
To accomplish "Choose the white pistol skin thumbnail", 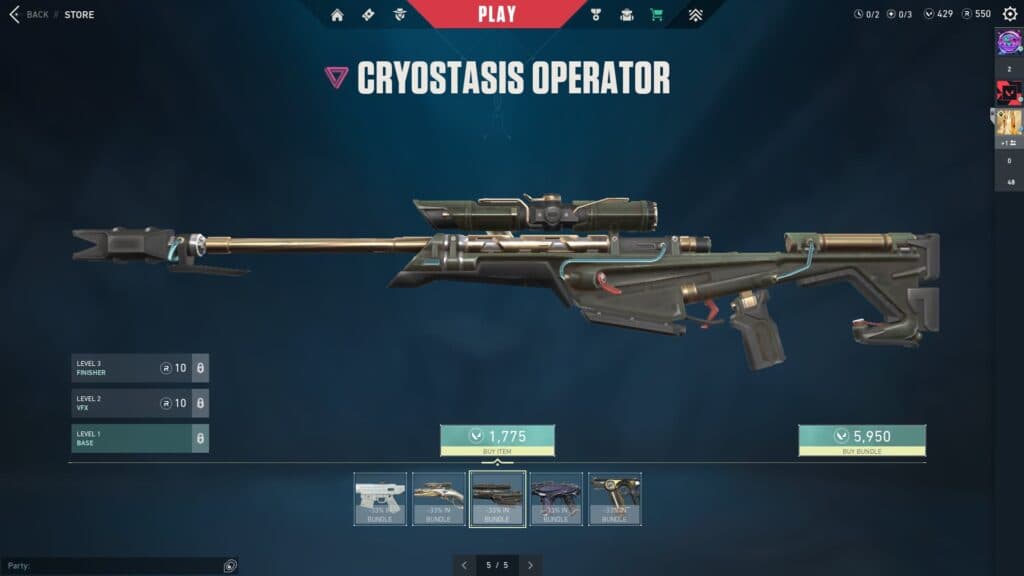I will pyautogui.click(x=380, y=498).
